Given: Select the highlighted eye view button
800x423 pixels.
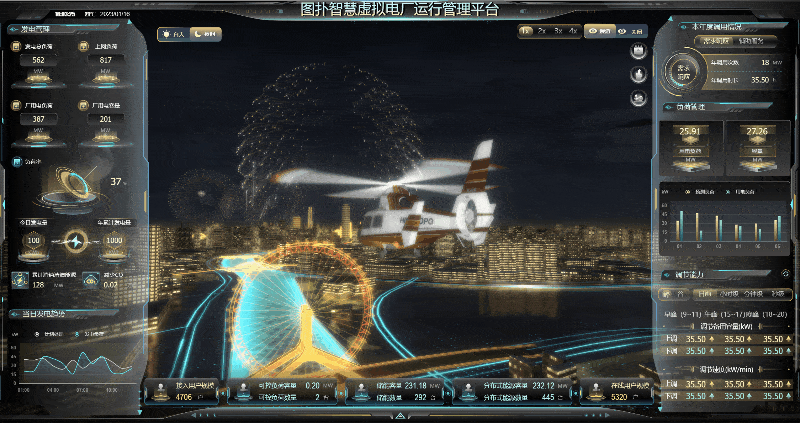Looking at the screenshot, I should [x=600, y=32].
